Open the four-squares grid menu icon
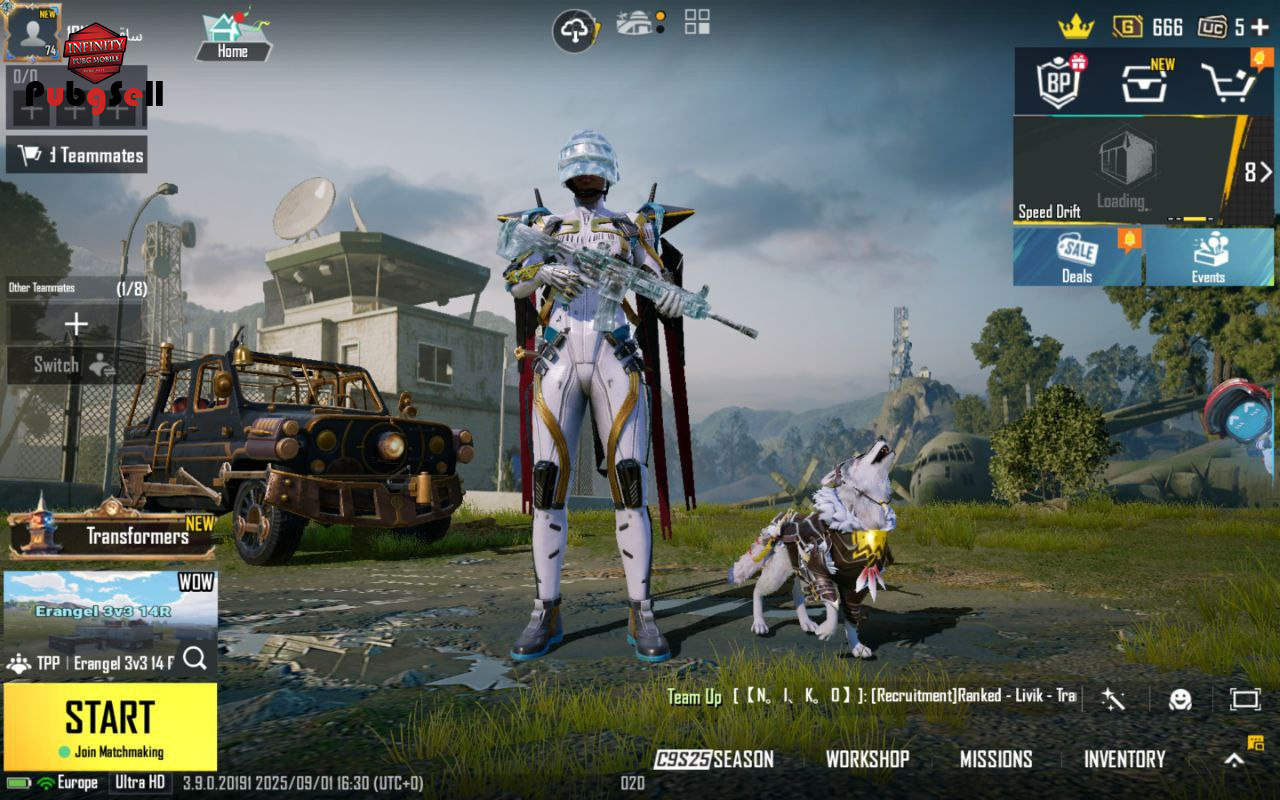The image size is (1280, 800). [x=697, y=22]
